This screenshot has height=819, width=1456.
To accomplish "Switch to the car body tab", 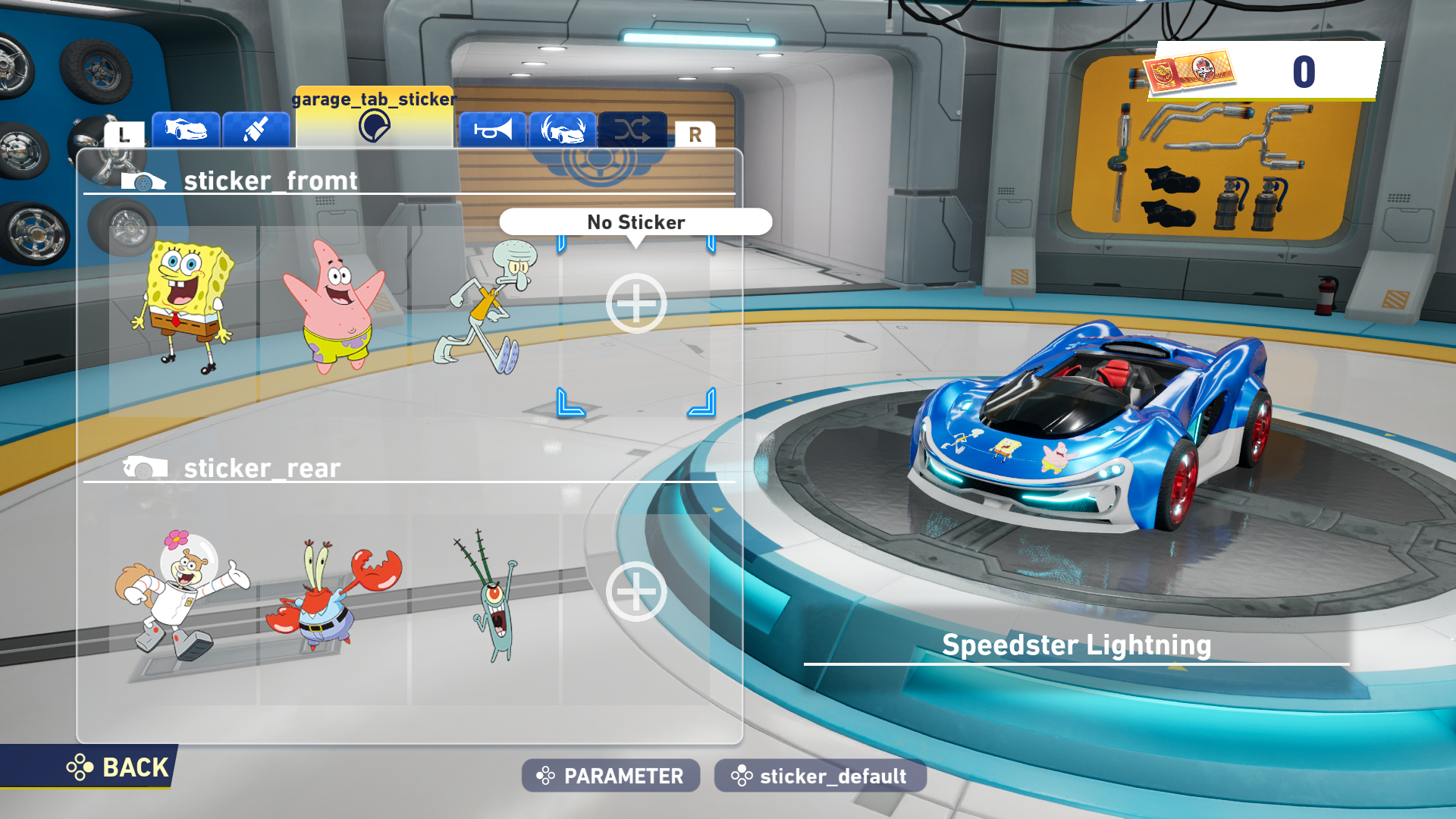I will coord(186,130).
